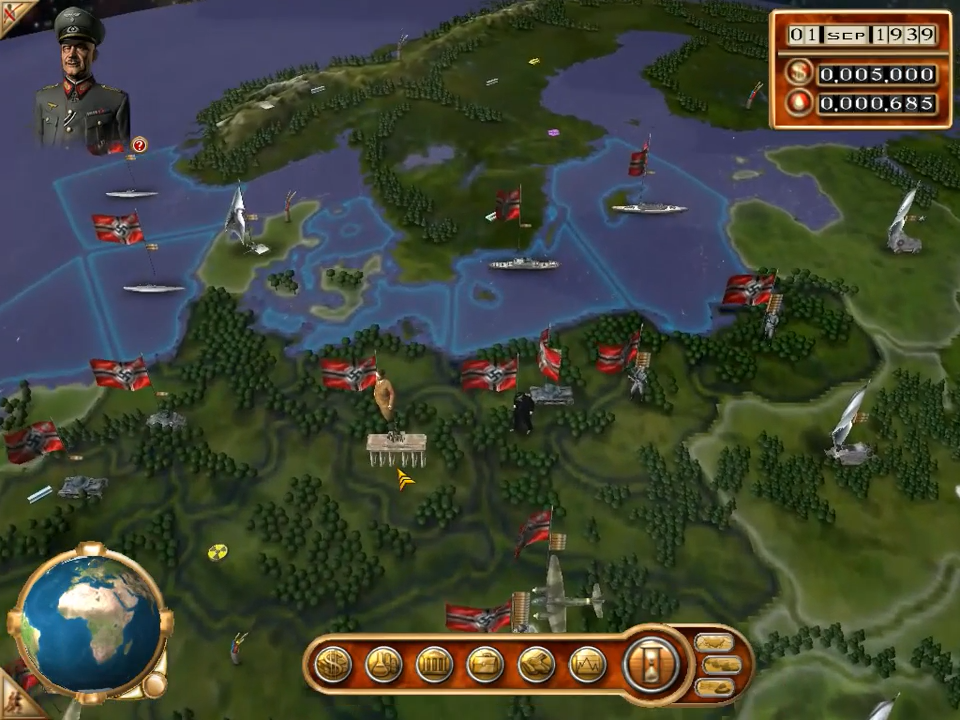Screen dimensions: 960x720
Task: Toggle the crossed-out figure corner button
Action: (x=12, y=14)
